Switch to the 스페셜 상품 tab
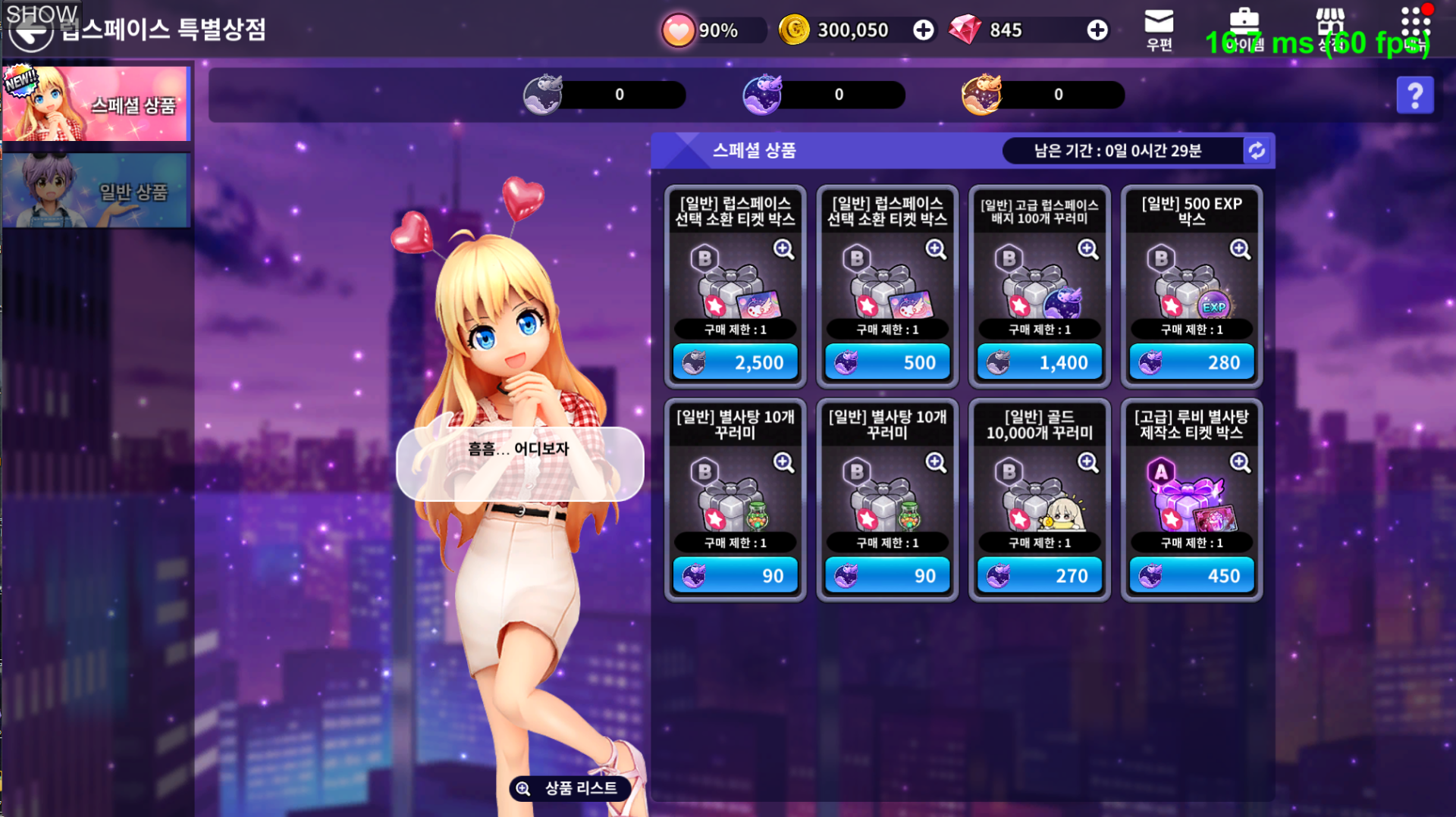1456x817 pixels. click(96, 104)
